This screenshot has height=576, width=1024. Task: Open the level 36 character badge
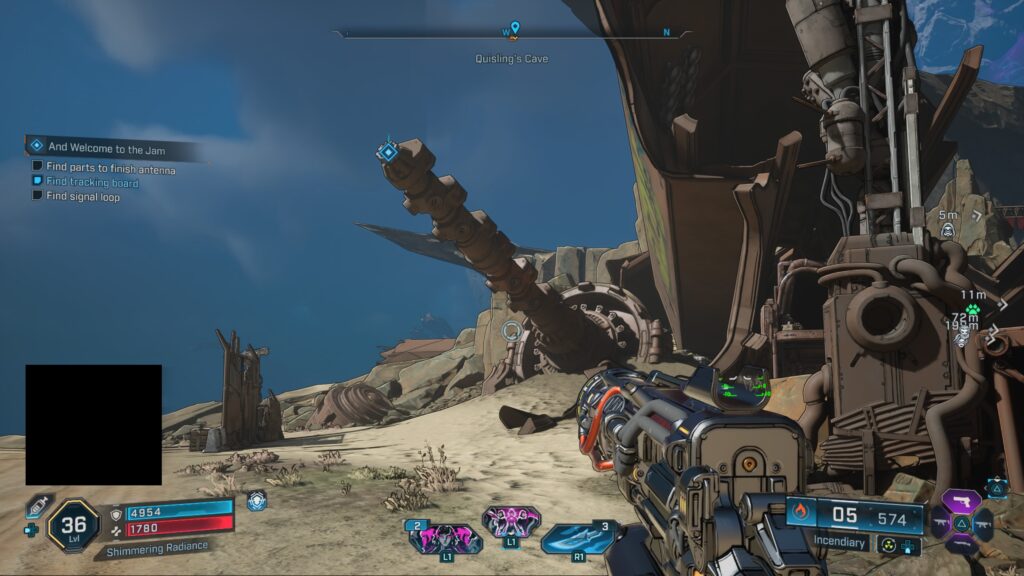(73, 524)
